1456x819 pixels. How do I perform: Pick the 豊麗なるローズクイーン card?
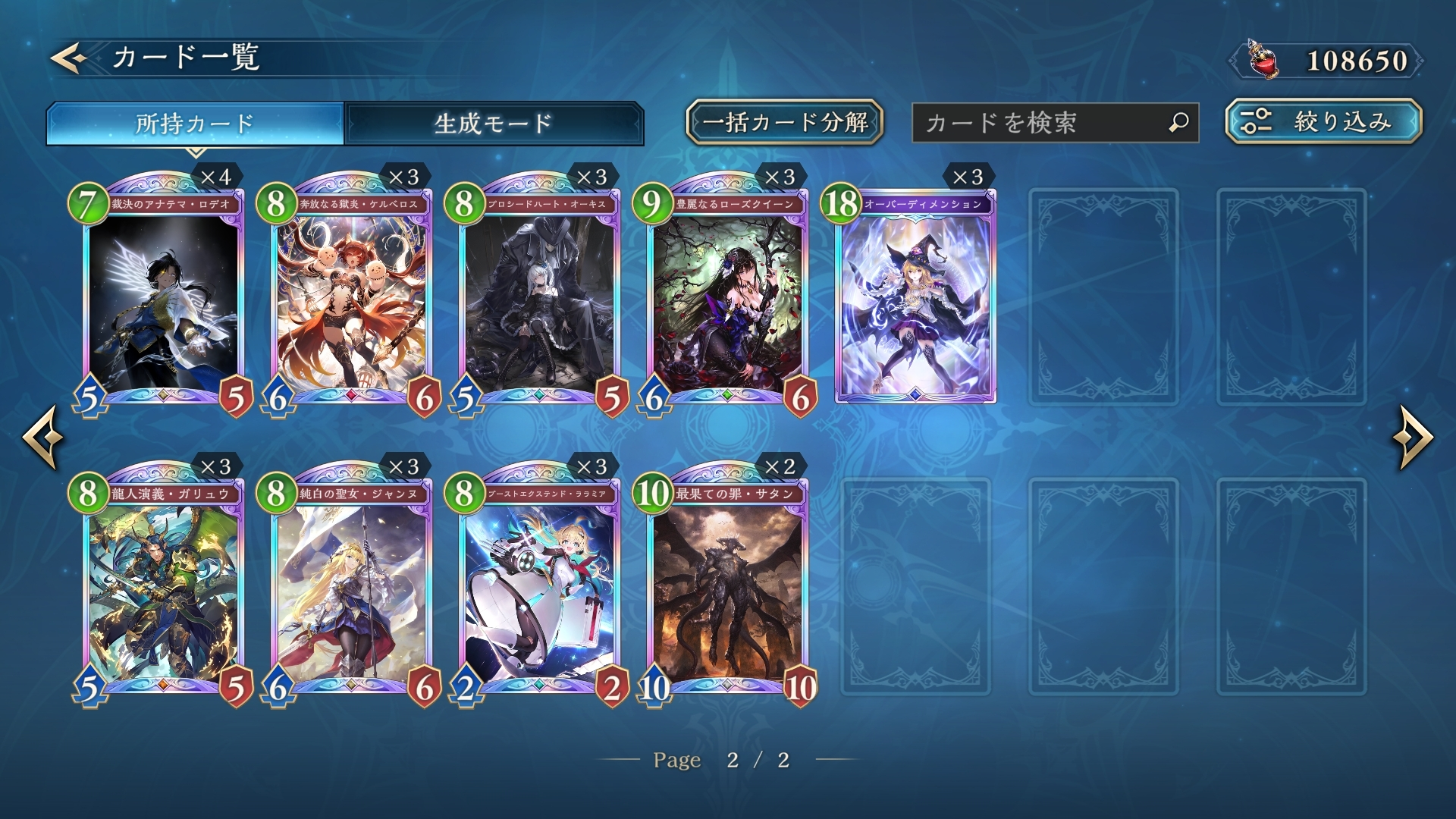pyautogui.click(x=727, y=300)
